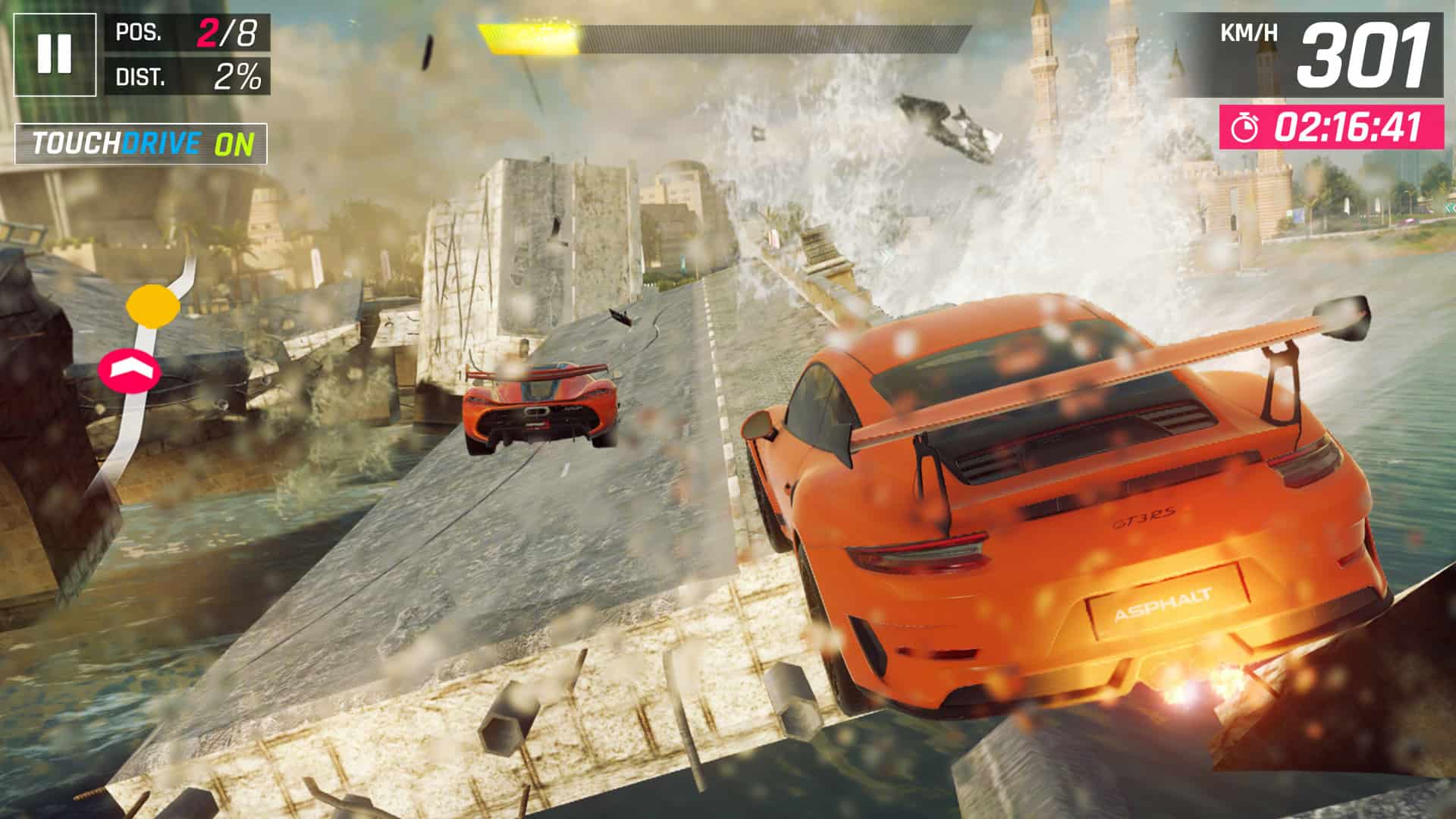Expand the HUD stats panel at top left
Image resolution: width=1456 pixels, height=819 pixels.
click(190, 53)
